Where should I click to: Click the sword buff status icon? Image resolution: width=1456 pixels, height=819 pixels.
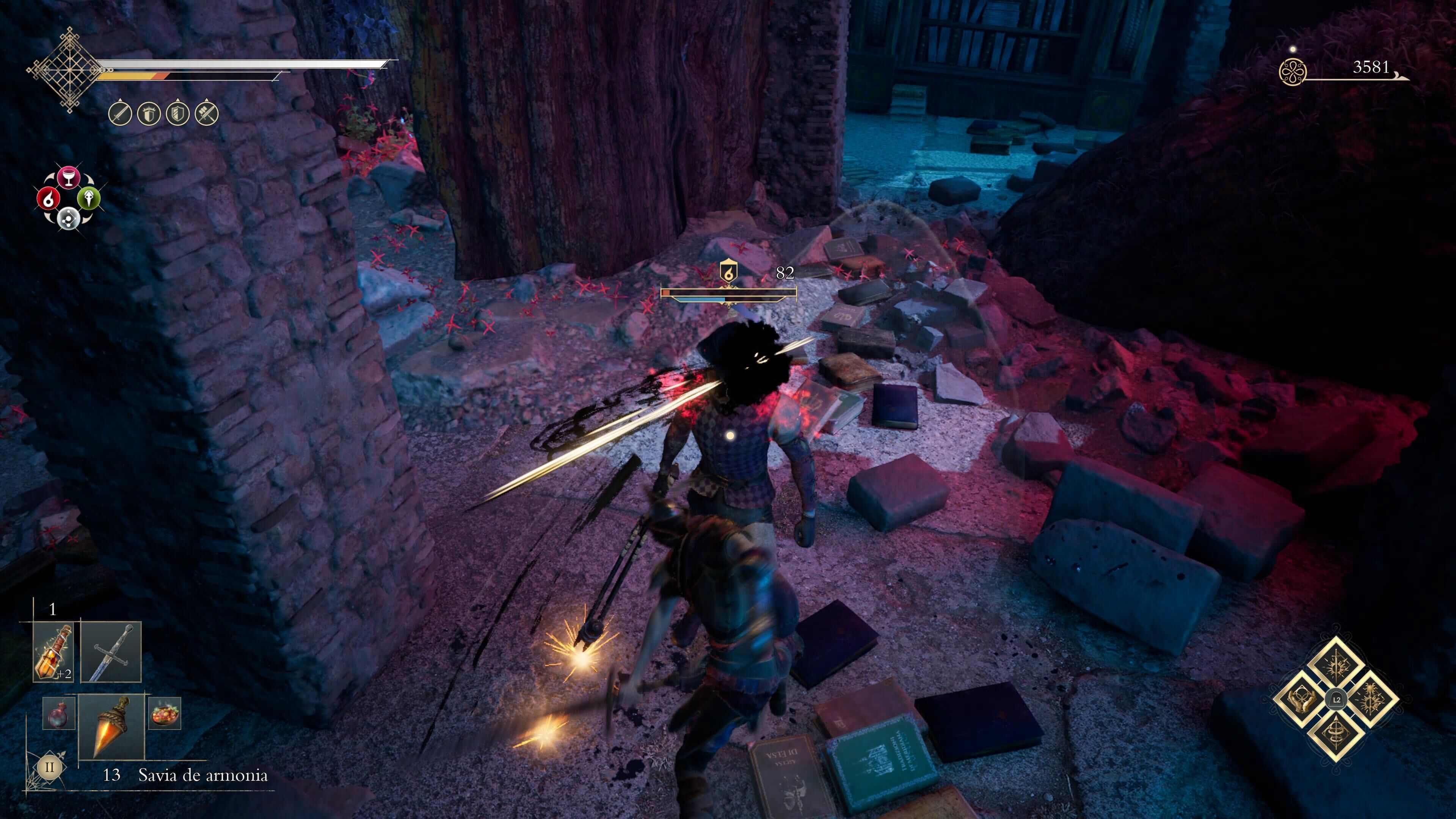(120, 114)
